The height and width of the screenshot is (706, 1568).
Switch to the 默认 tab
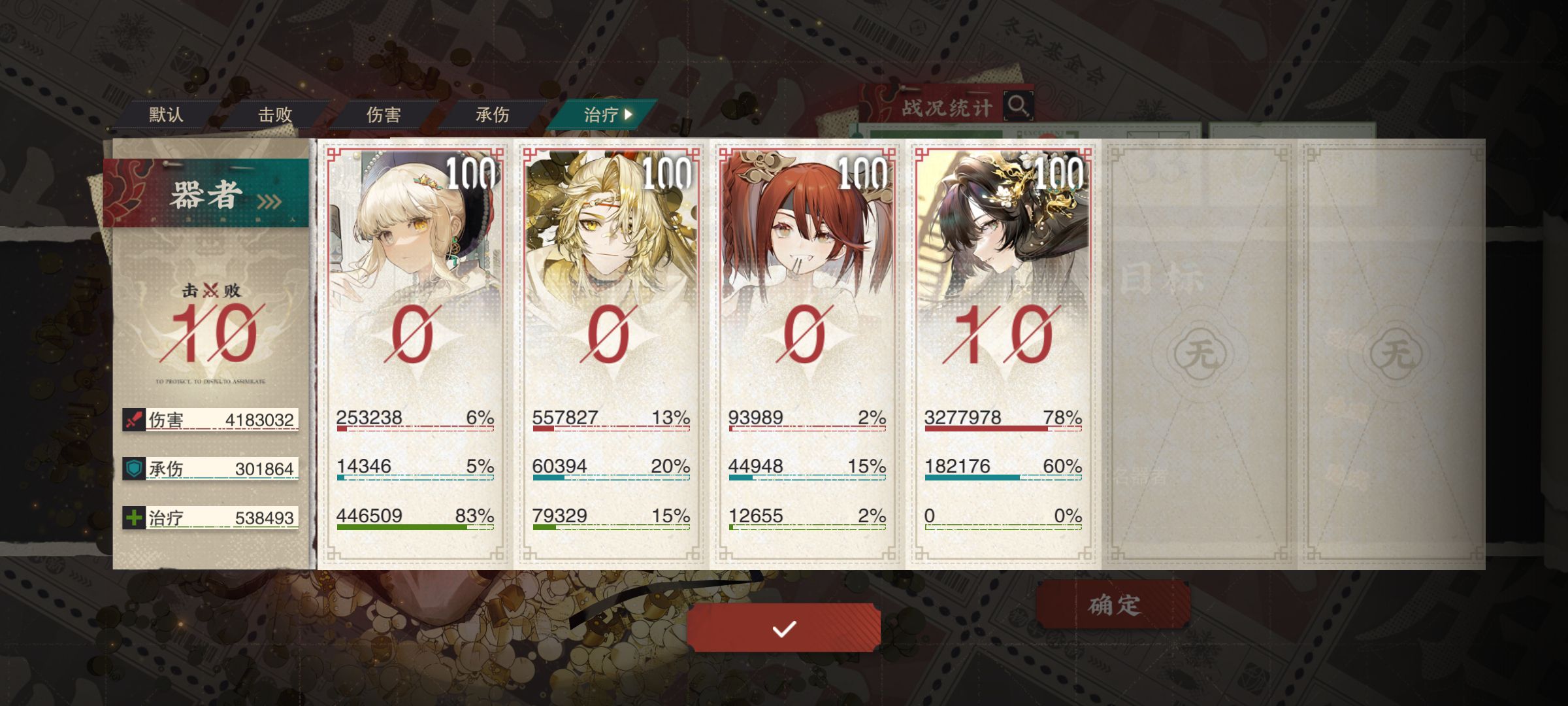pos(166,115)
